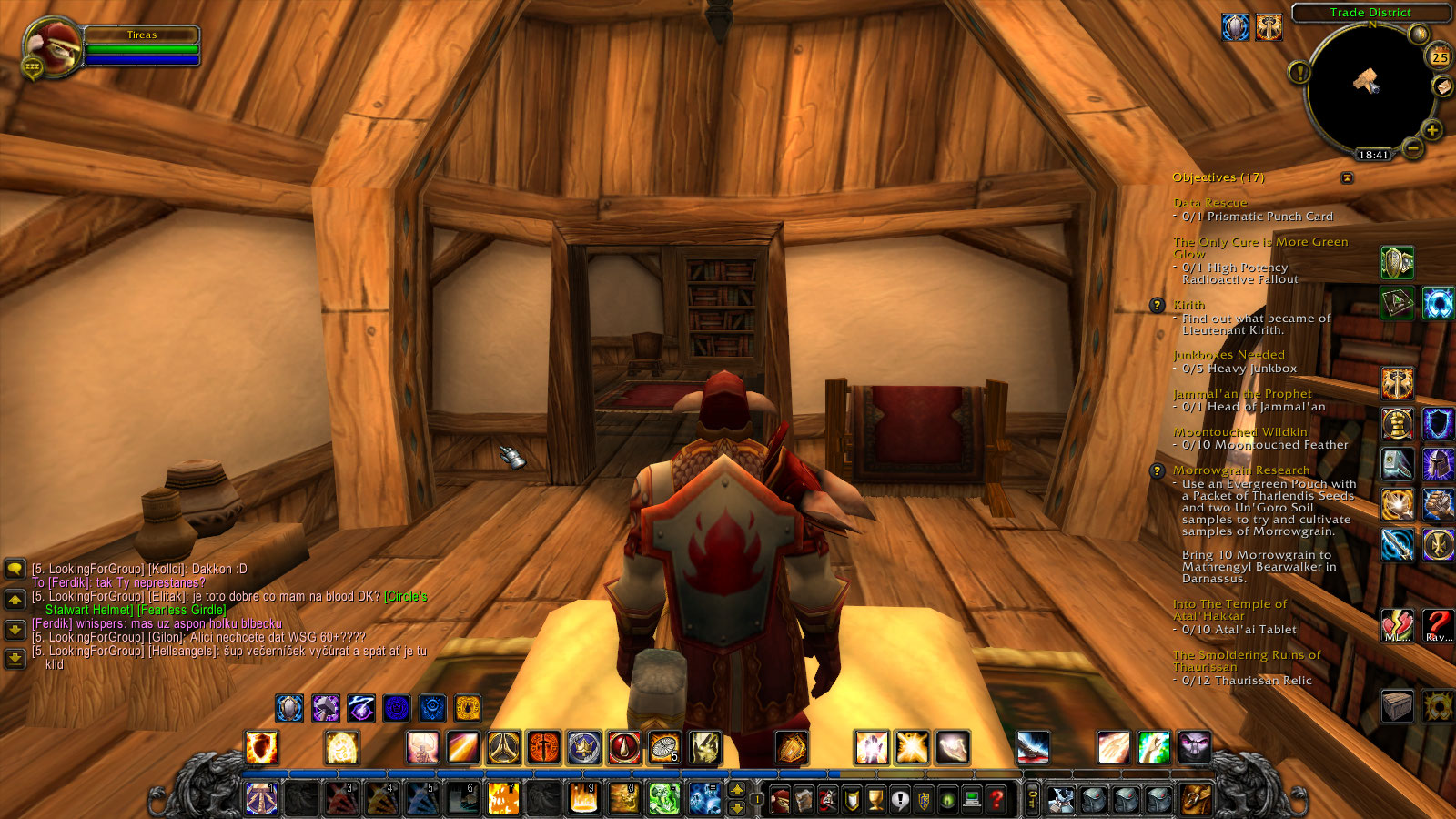The width and height of the screenshot is (1456, 819).
Task: Click Ferdik's name in the whisper line
Action: 53,624
